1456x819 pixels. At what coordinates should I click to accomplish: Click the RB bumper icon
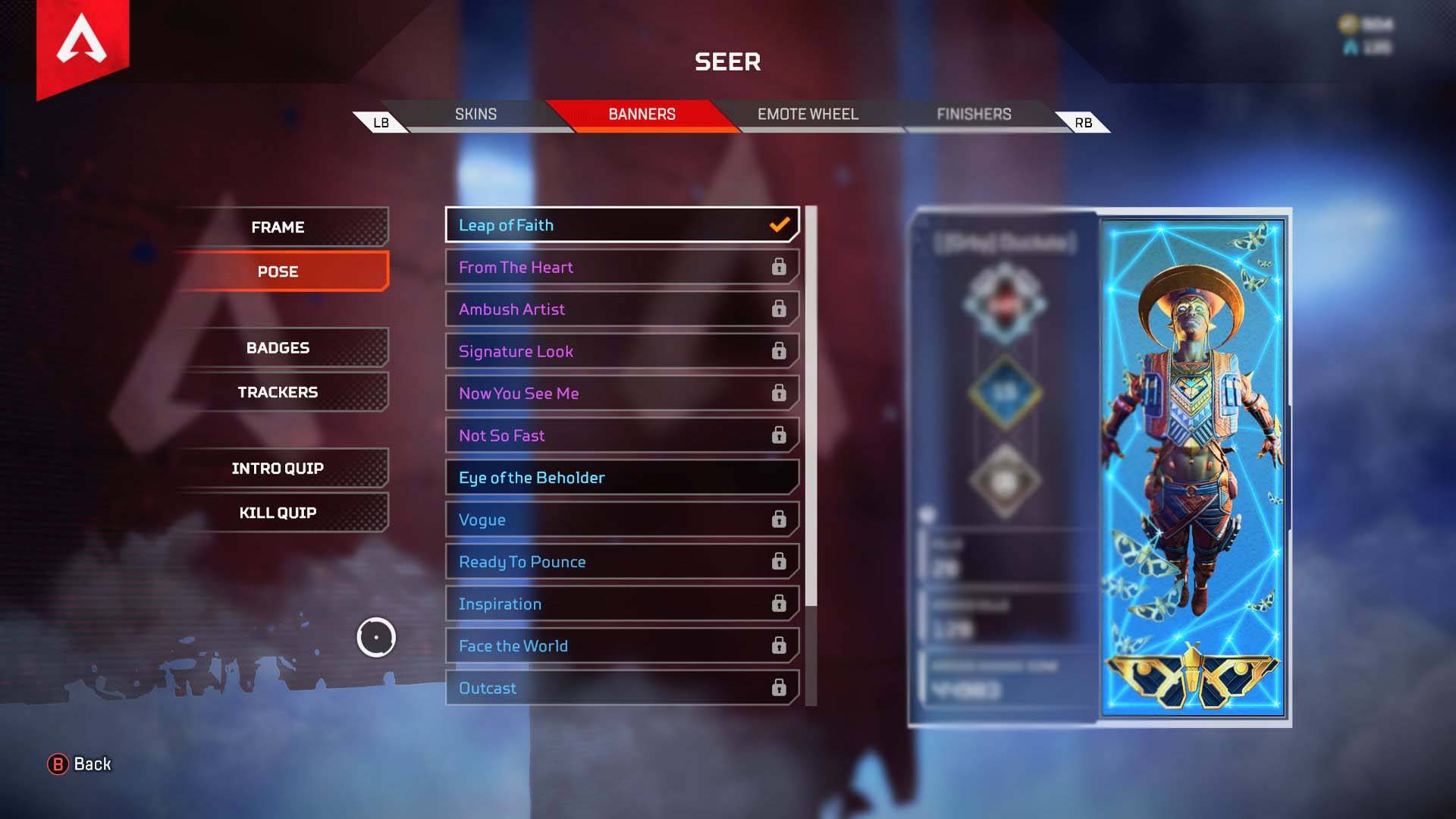(1084, 121)
